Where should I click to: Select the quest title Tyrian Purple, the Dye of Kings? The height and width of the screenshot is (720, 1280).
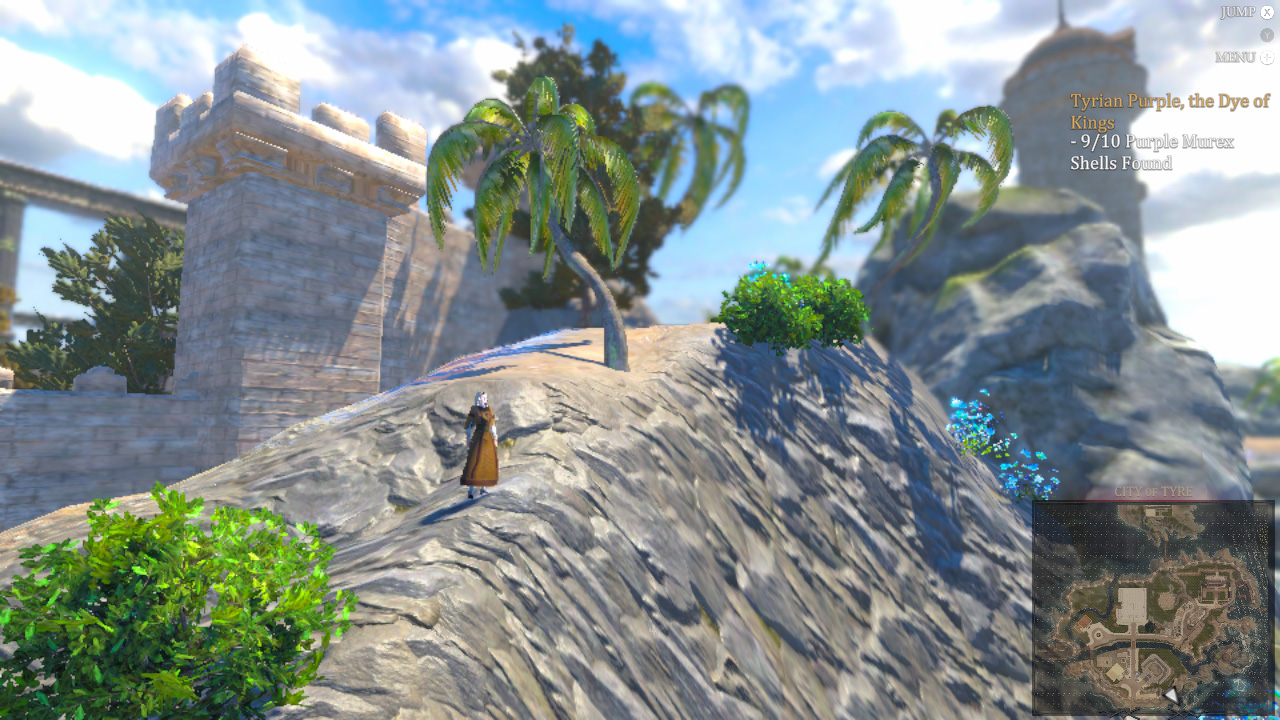tap(1170, 111)
